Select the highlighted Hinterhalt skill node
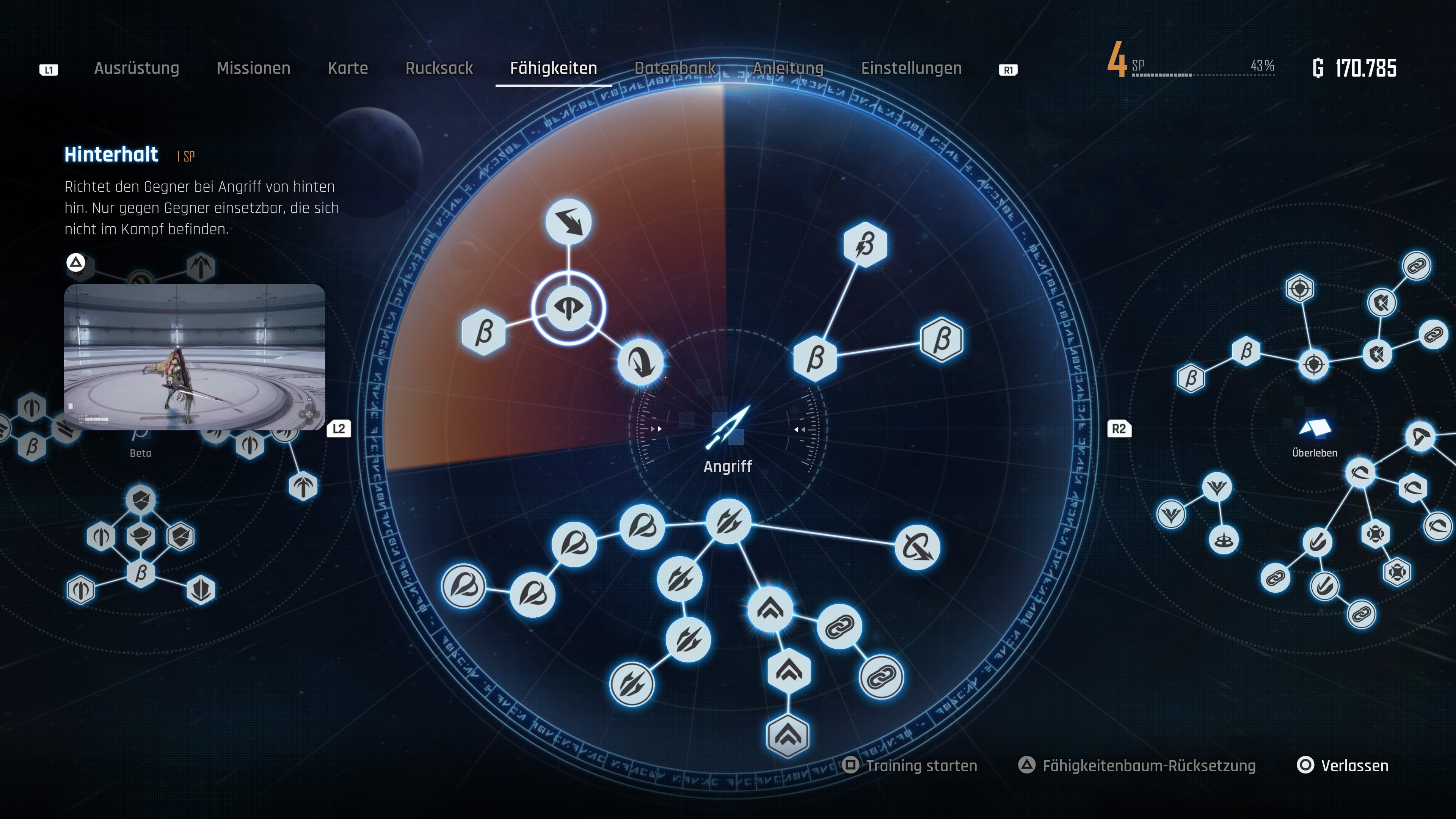Viewport: 1456px width, 819px height. (x=568, y=308)
